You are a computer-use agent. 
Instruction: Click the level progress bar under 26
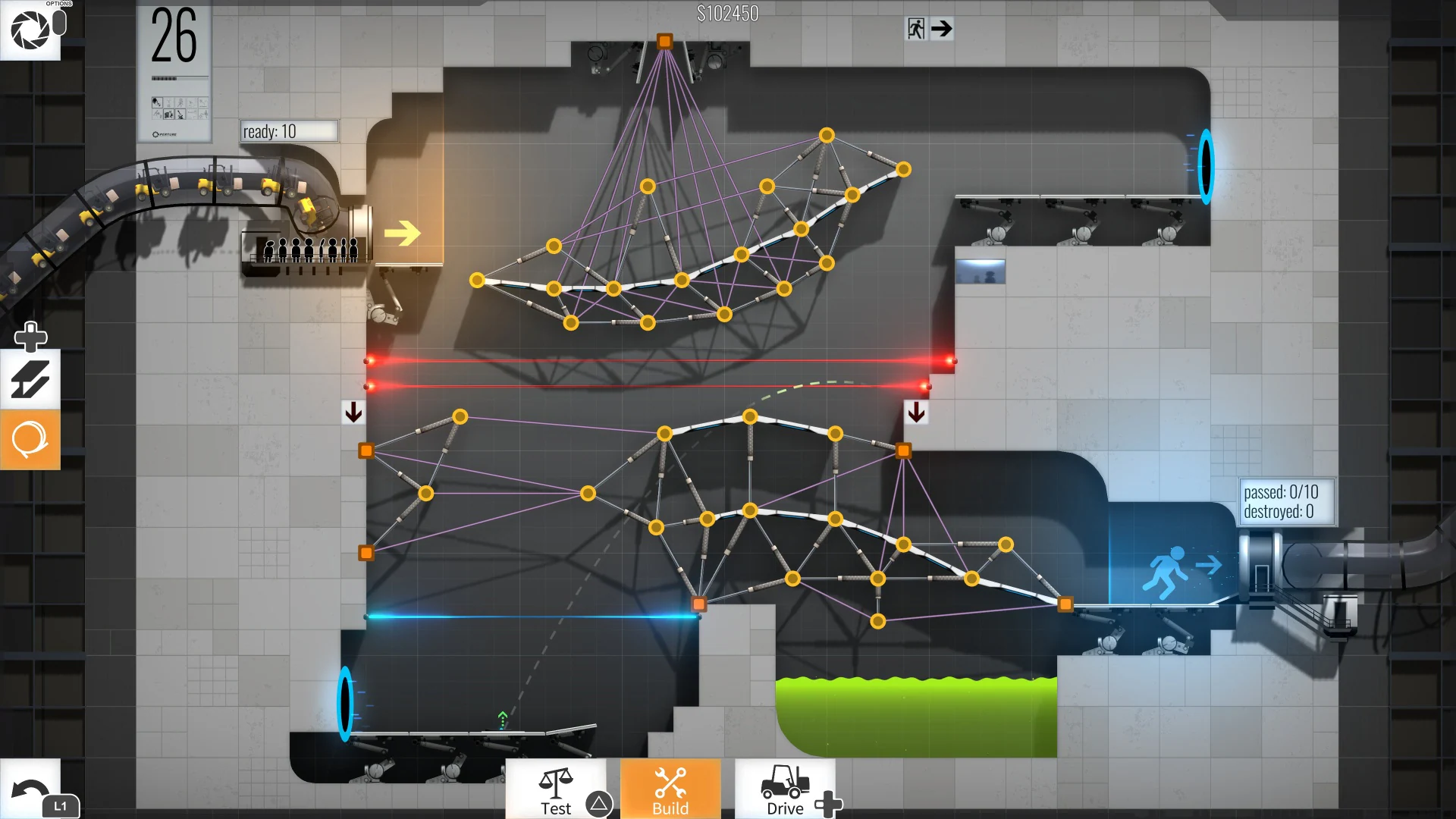coord(175,77)
